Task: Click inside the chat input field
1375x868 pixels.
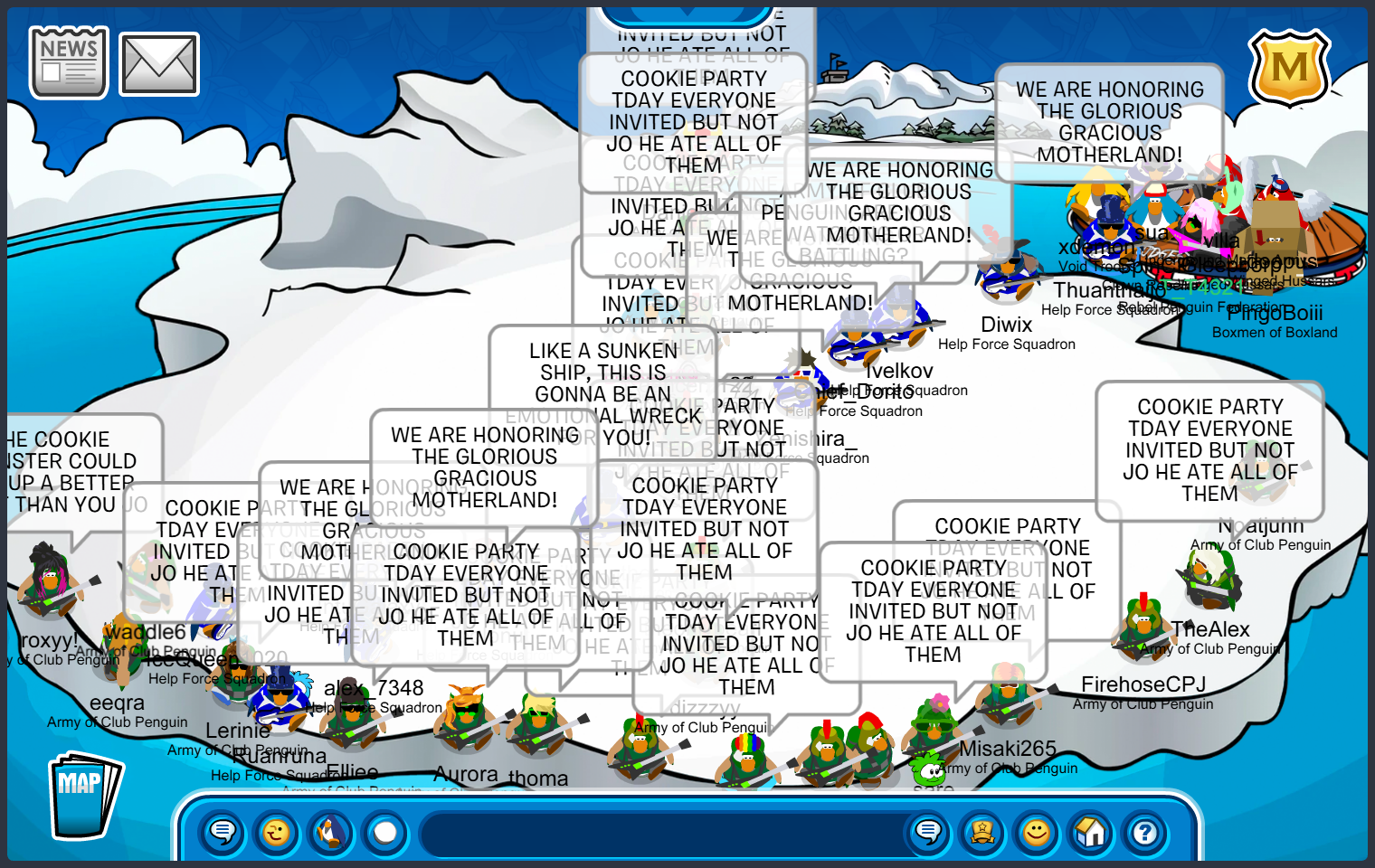Action: point(660,834)
